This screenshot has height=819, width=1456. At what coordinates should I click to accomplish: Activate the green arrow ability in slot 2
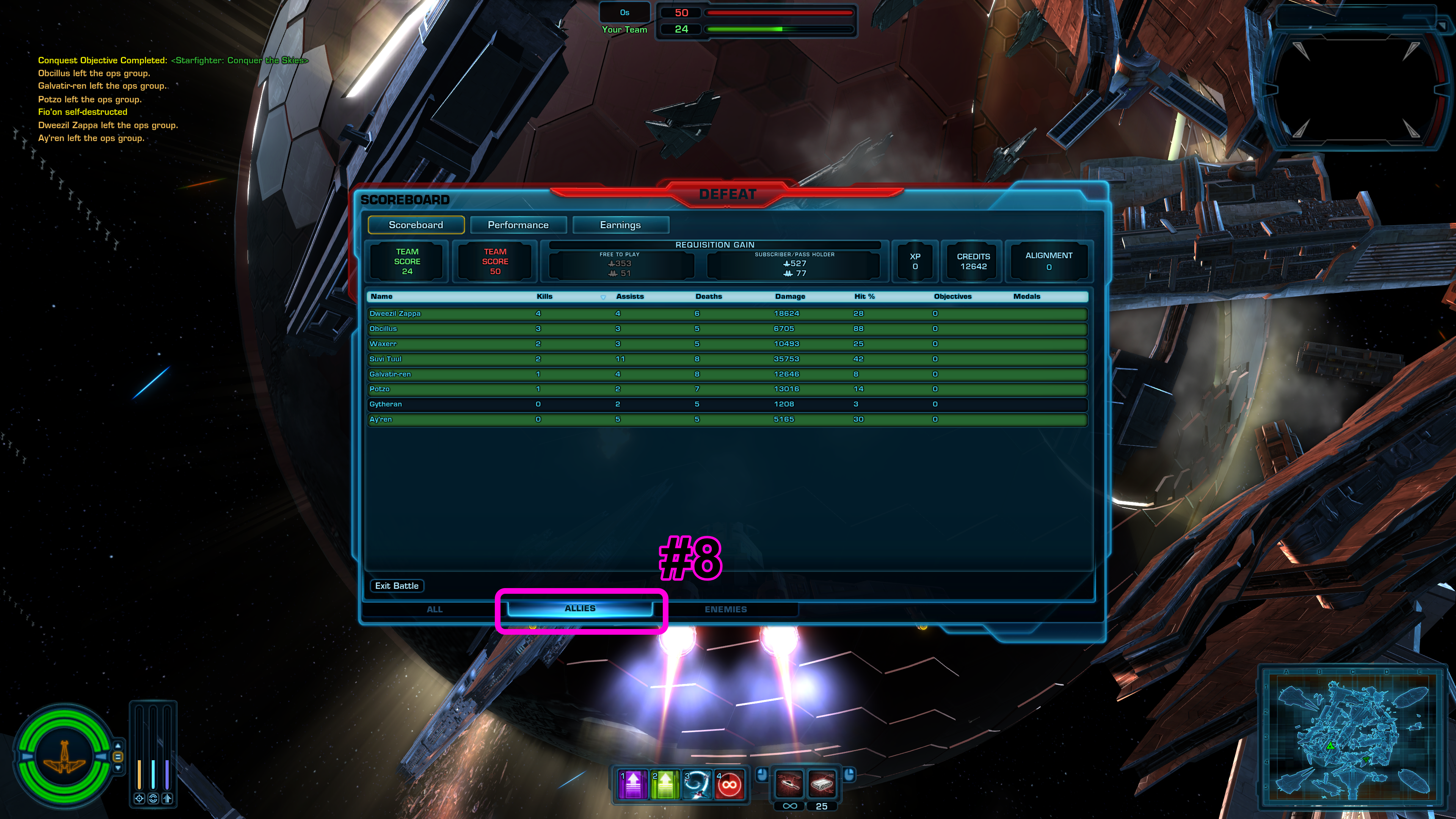pyautogui.click(x=665, y=784)
